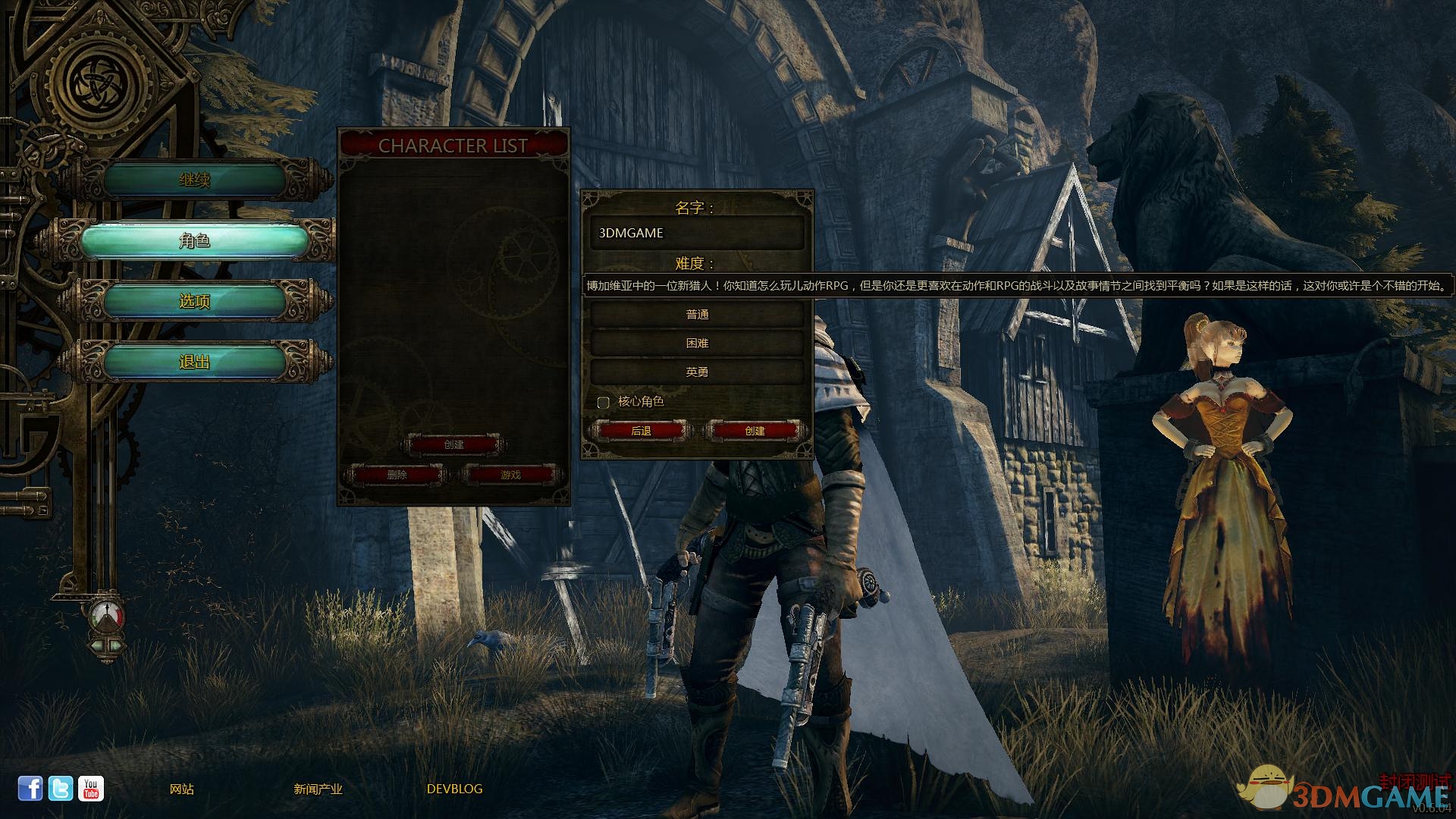Click 游戏 (Play) in the character list
The width and height of the screenshot is (1456, 819).
point(510,475)
